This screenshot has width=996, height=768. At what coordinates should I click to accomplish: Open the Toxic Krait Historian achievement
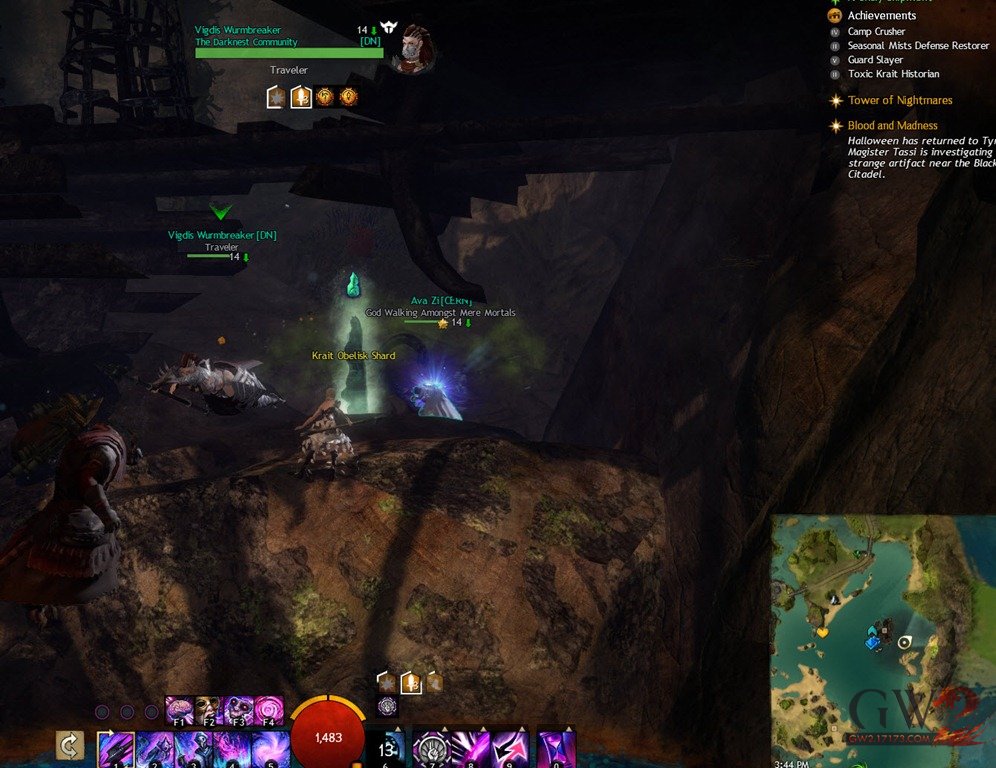893,74
